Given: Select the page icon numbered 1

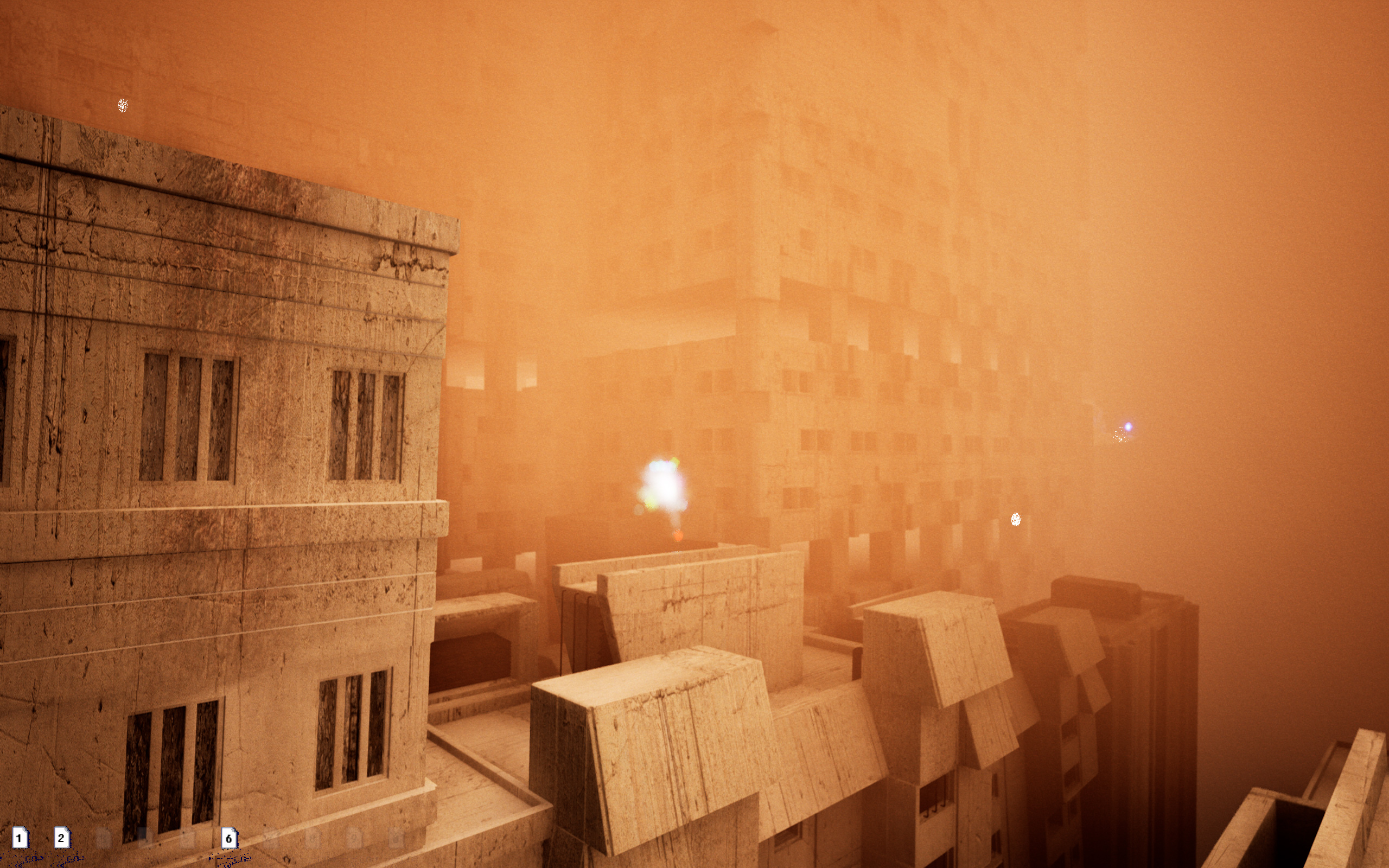Looking at the screenshot, I should pyautogui.click(x=20, y=838).
